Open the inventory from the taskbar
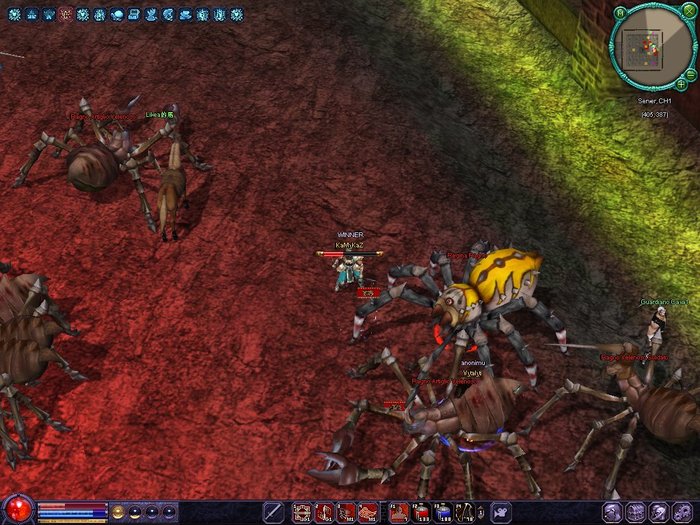The image size is (700, 525). pyautogui.click(x=634, y=512)
